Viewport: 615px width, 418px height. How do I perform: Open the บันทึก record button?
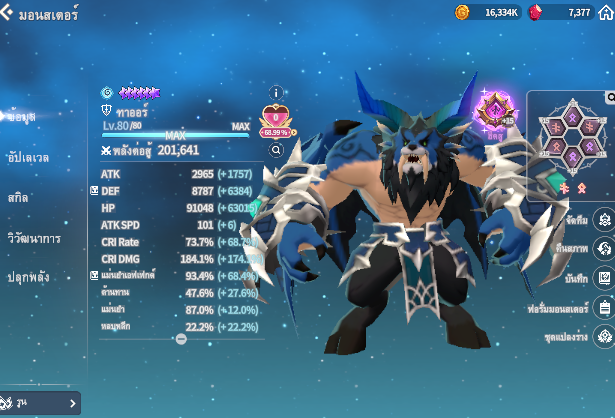(604, 277)
